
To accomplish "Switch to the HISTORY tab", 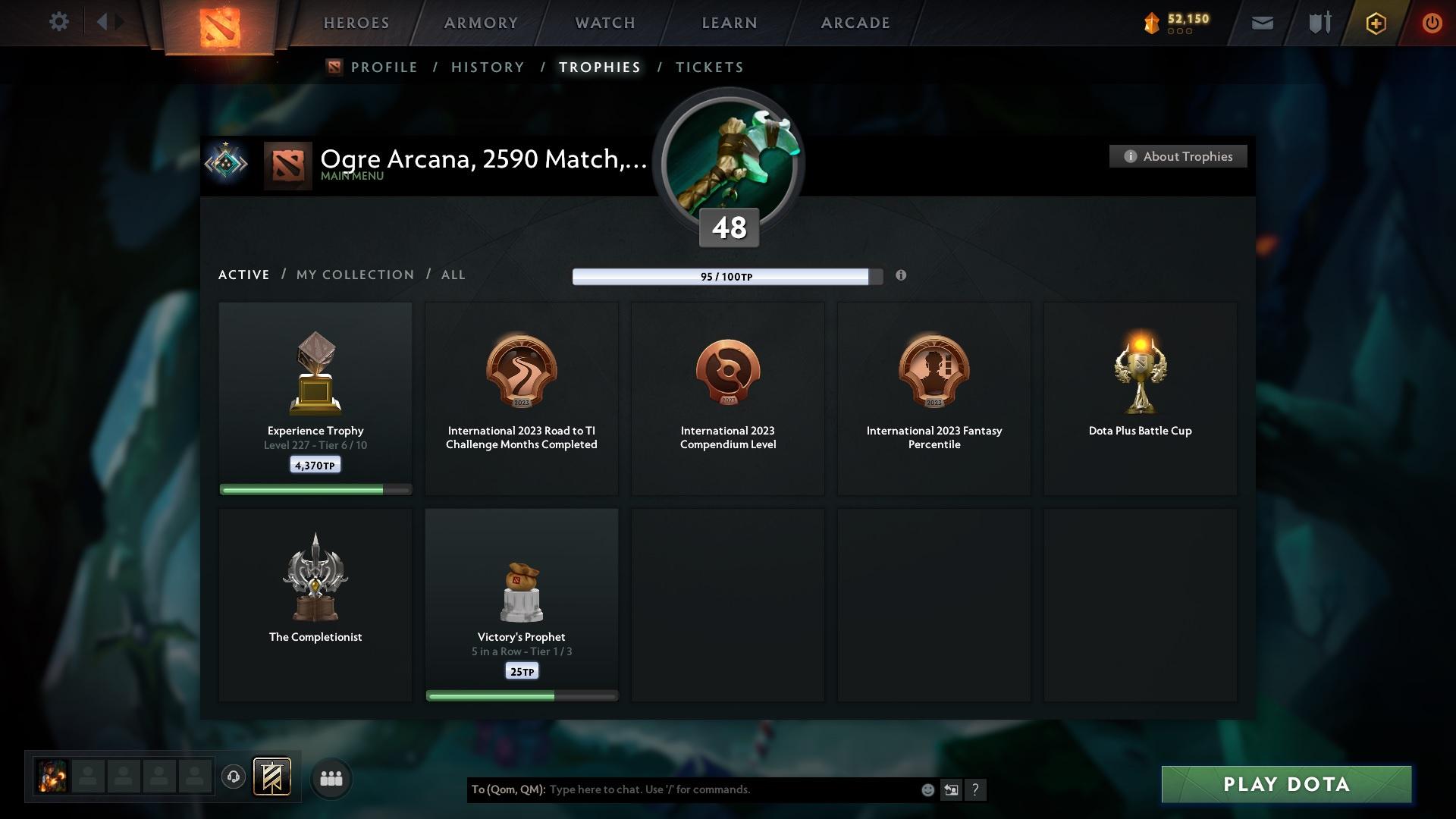I will [x=487, y=67].
